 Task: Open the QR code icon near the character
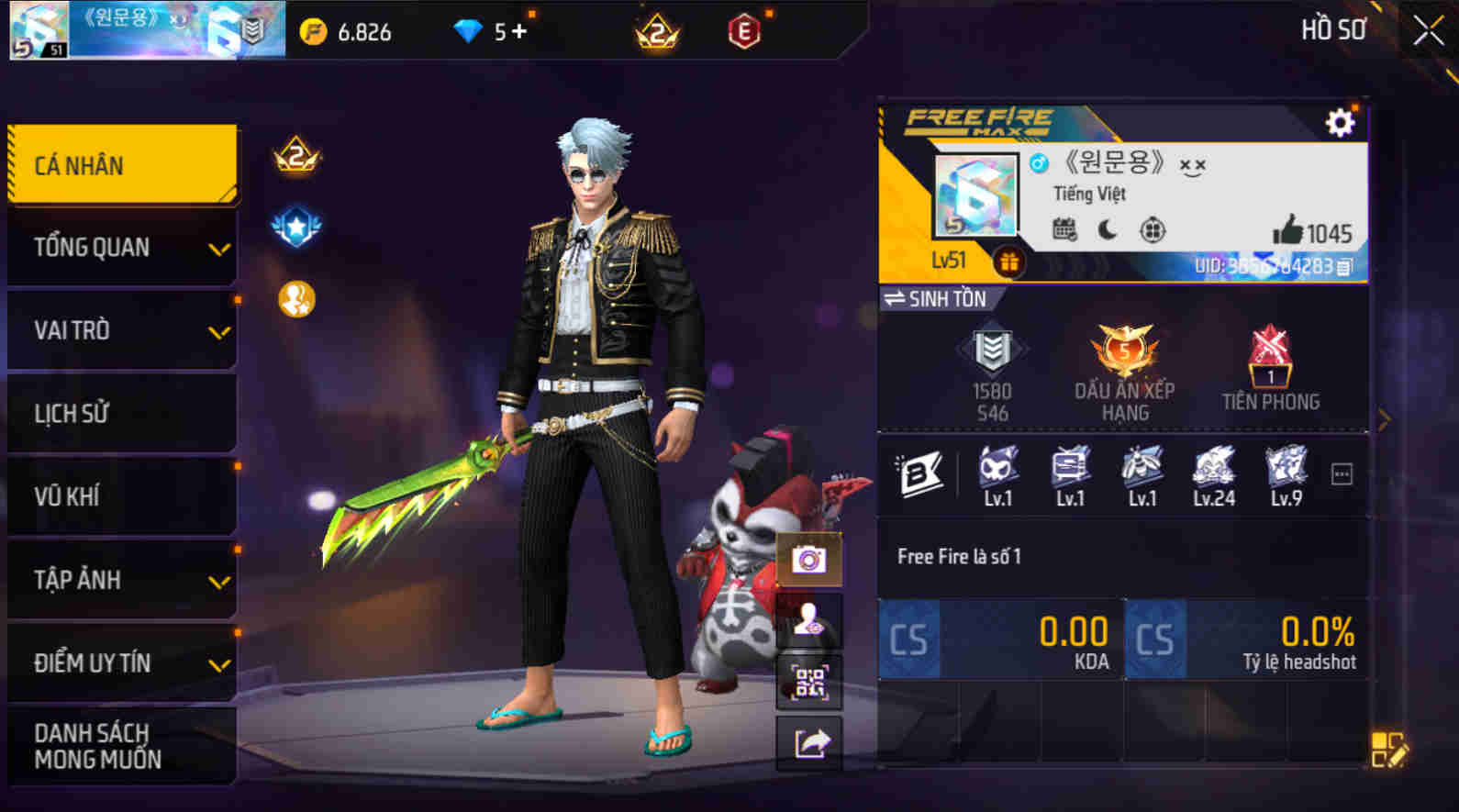tap(809, 681)
